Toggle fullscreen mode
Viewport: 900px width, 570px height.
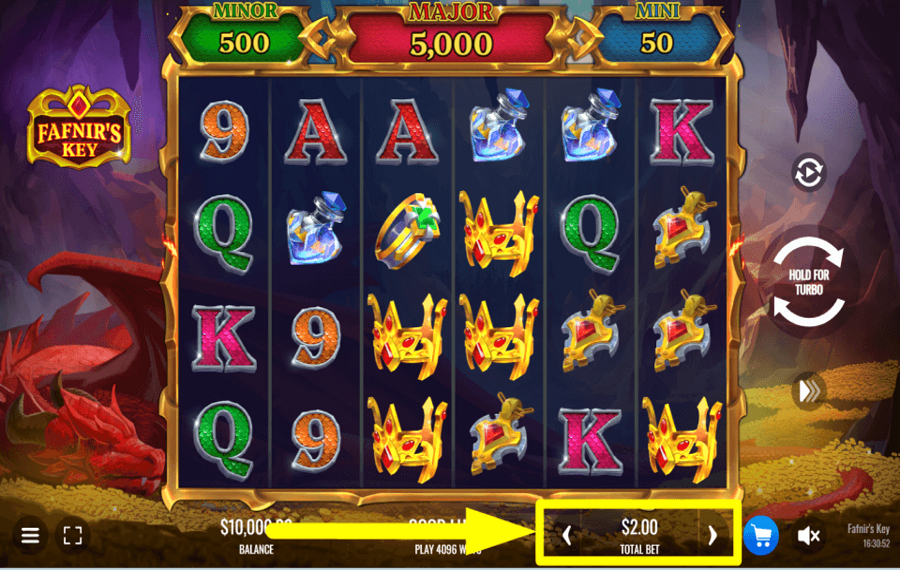point(72,536)
